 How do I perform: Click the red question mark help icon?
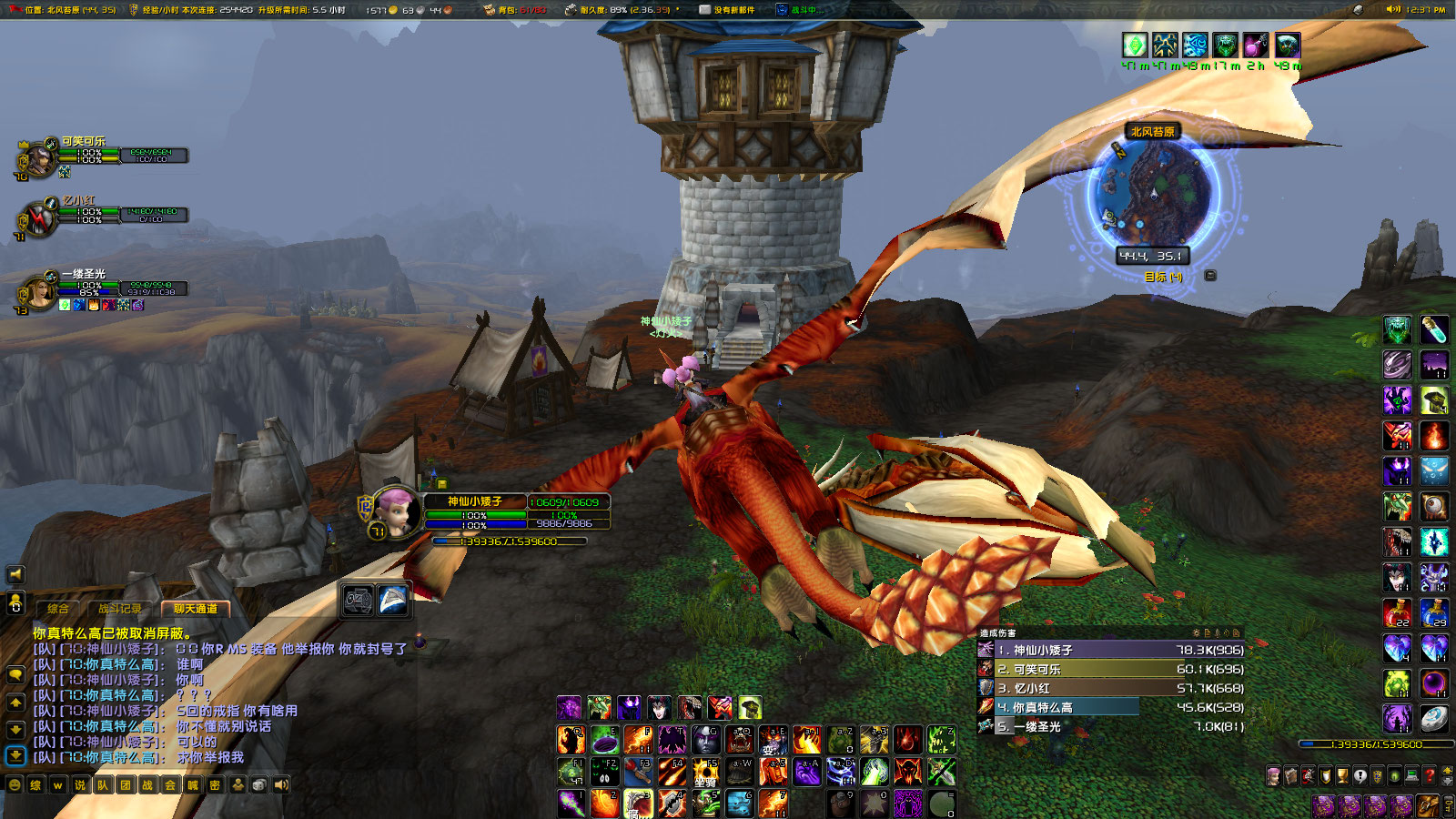click(x=1429, y=775)
